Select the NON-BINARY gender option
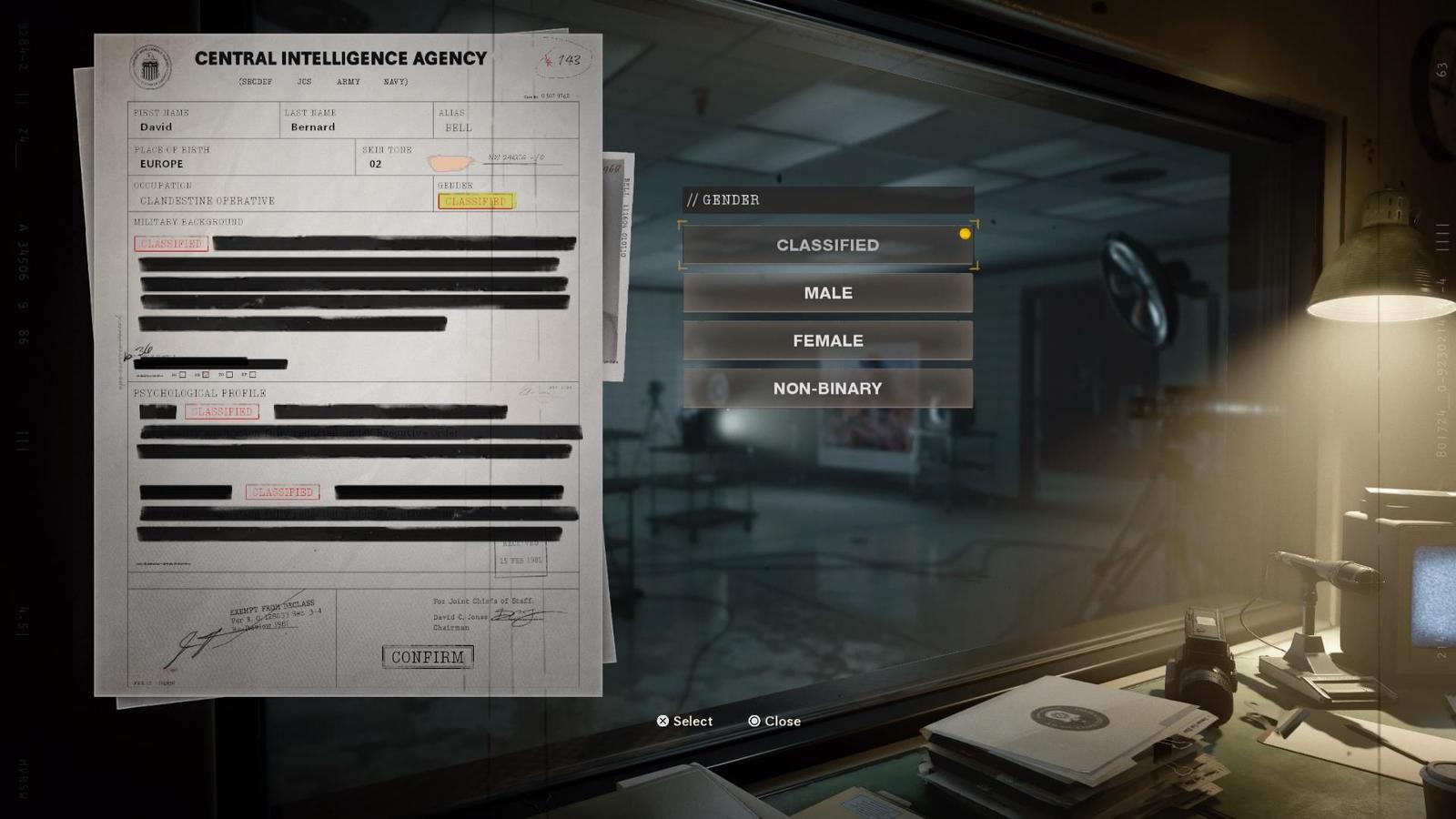The image size is (1456, 819). [826, 387]
